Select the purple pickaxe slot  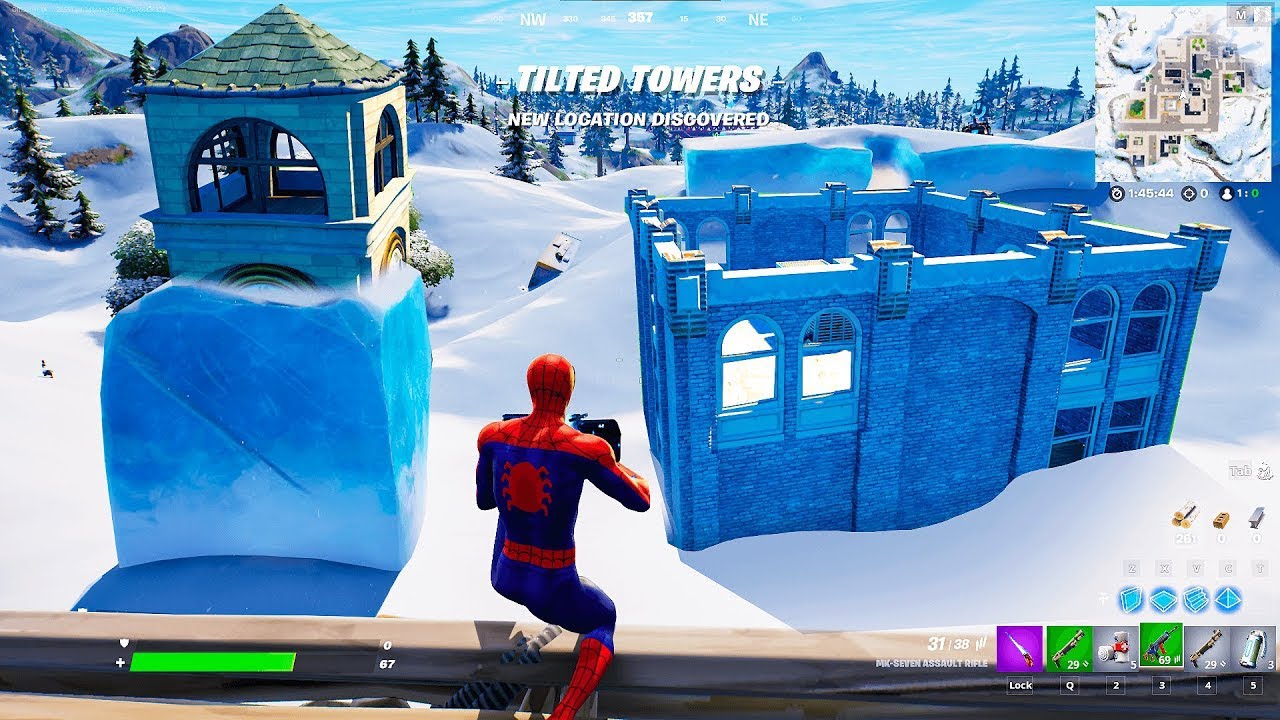[x=1020, y=649]
